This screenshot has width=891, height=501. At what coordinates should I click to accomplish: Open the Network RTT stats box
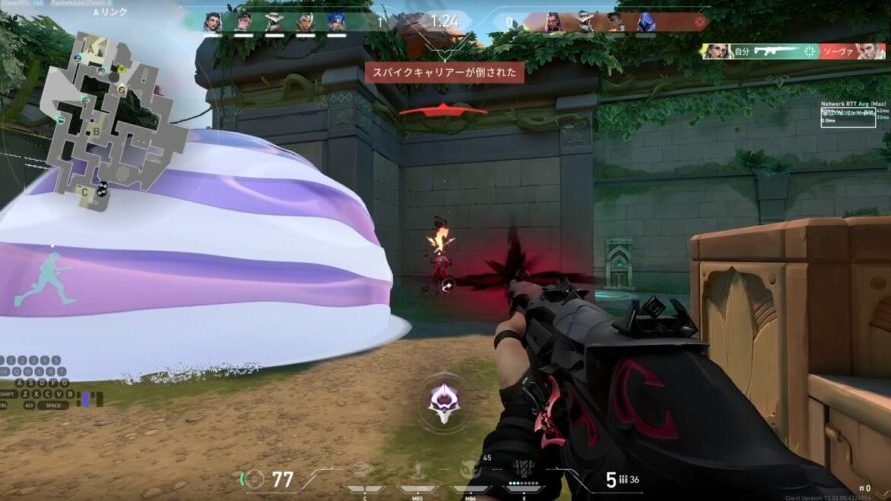click(848, 113)
